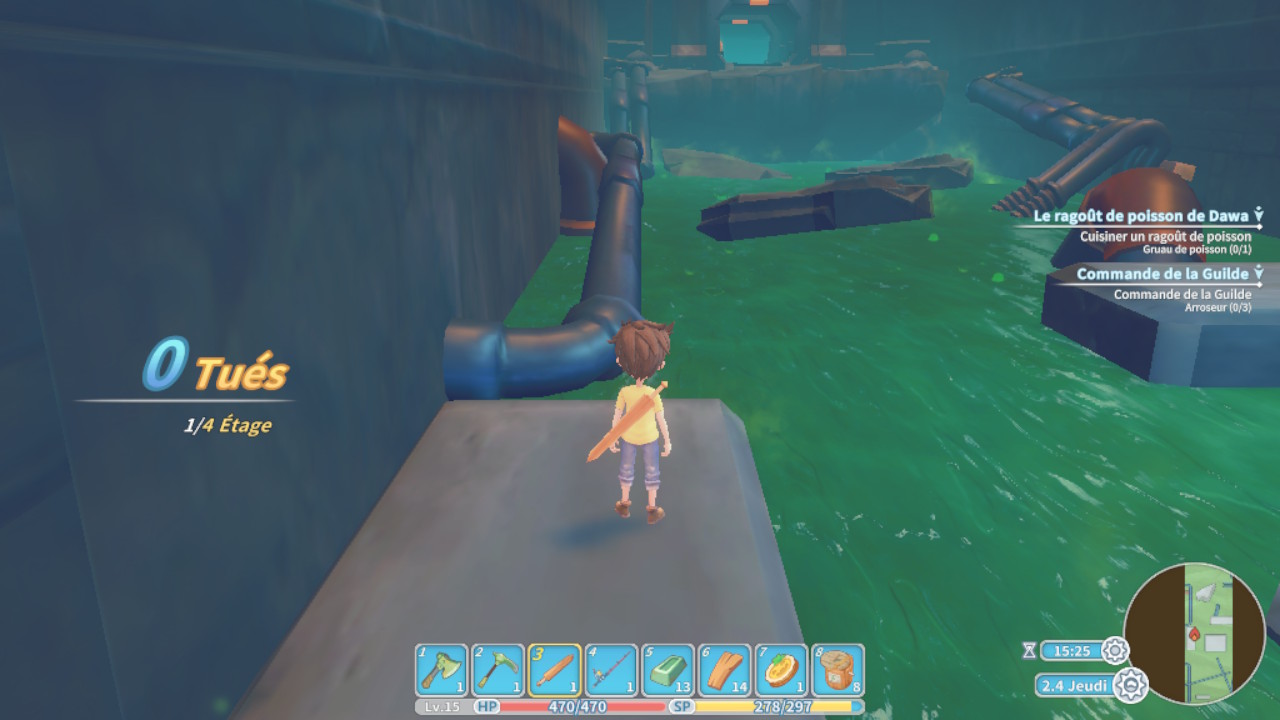Select the fishing rod slot
The width and height of the screenshot is (1280, 720).
click(611, 670)
